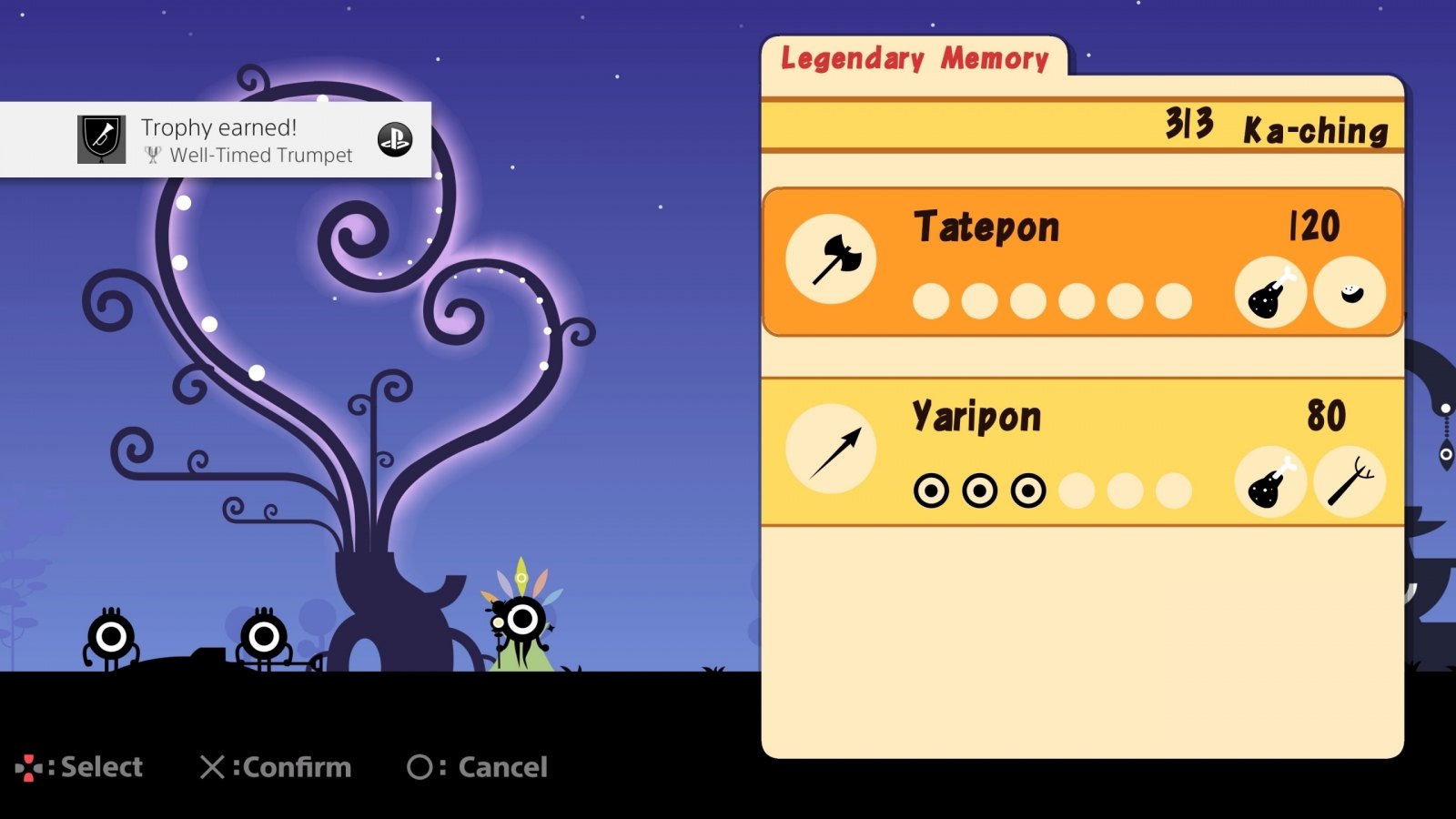This screenshot has width=1456, height=819.
Task: Select the Tatepon axe class icon
Action: coord(830,258)
